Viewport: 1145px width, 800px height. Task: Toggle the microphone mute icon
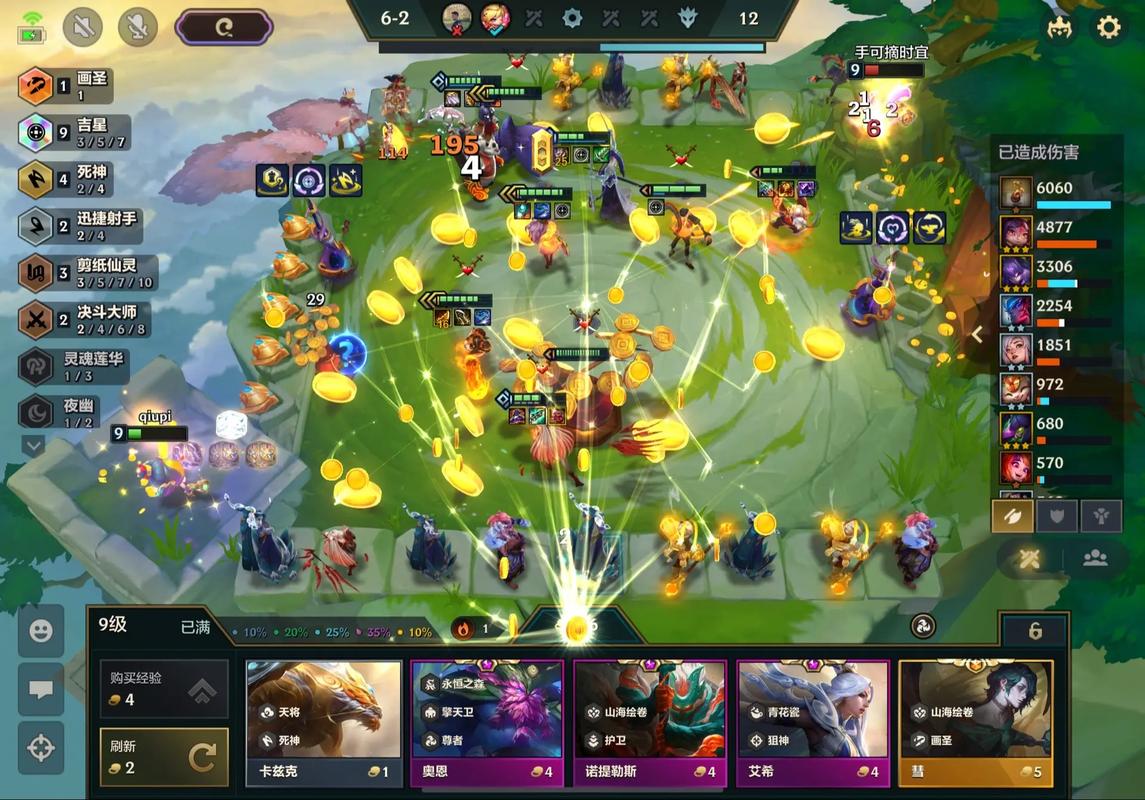coord(138,27)
